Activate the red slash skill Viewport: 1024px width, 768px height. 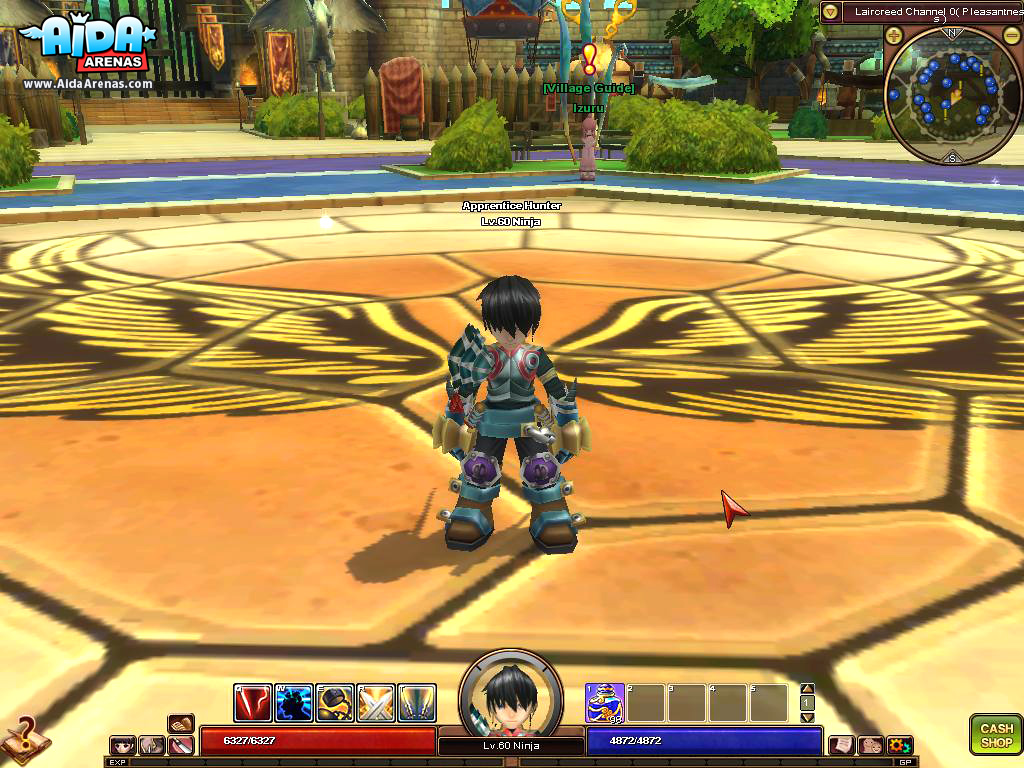coord(253,703)
